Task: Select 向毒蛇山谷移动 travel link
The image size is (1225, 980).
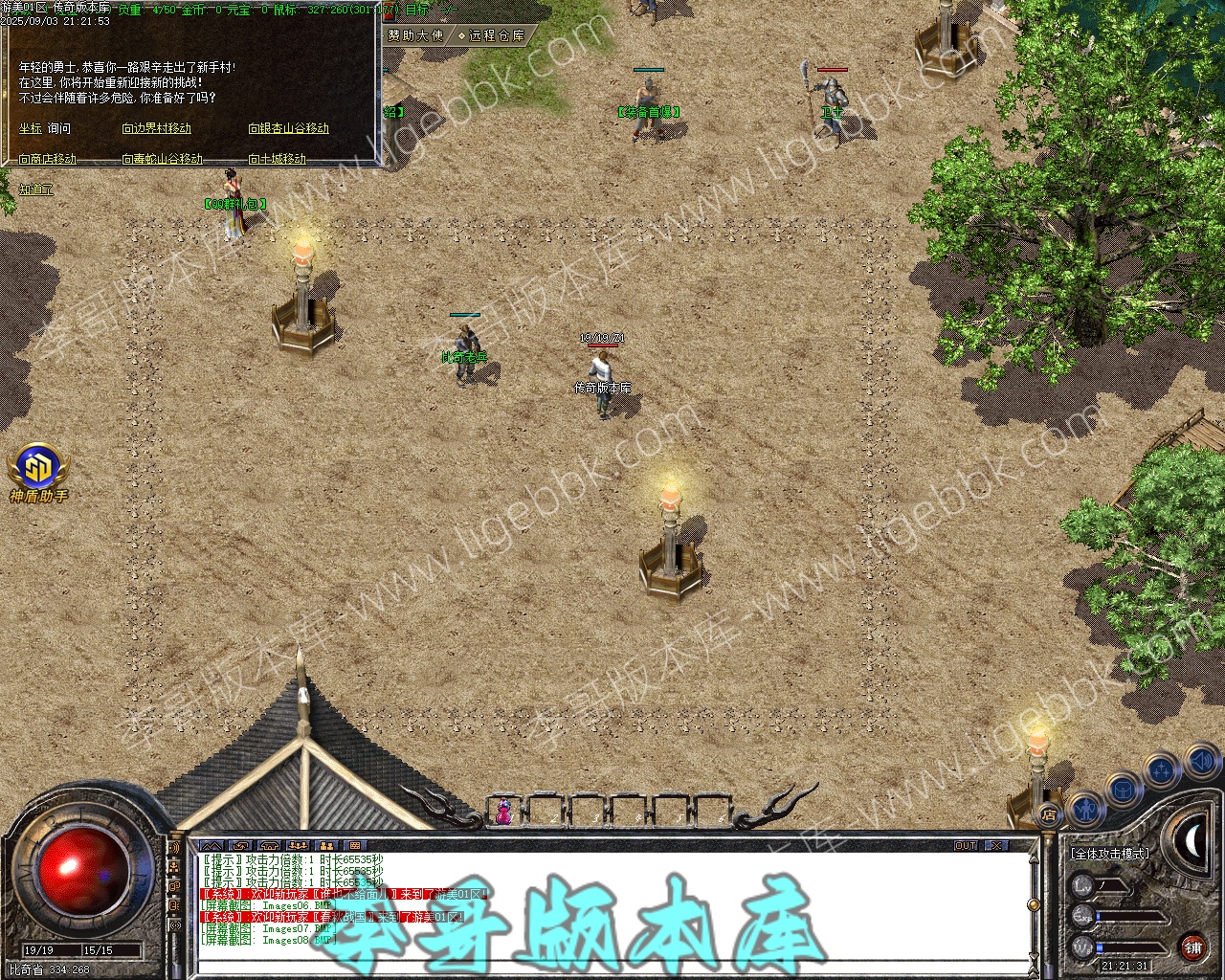Action: click(x=162, y=159)
